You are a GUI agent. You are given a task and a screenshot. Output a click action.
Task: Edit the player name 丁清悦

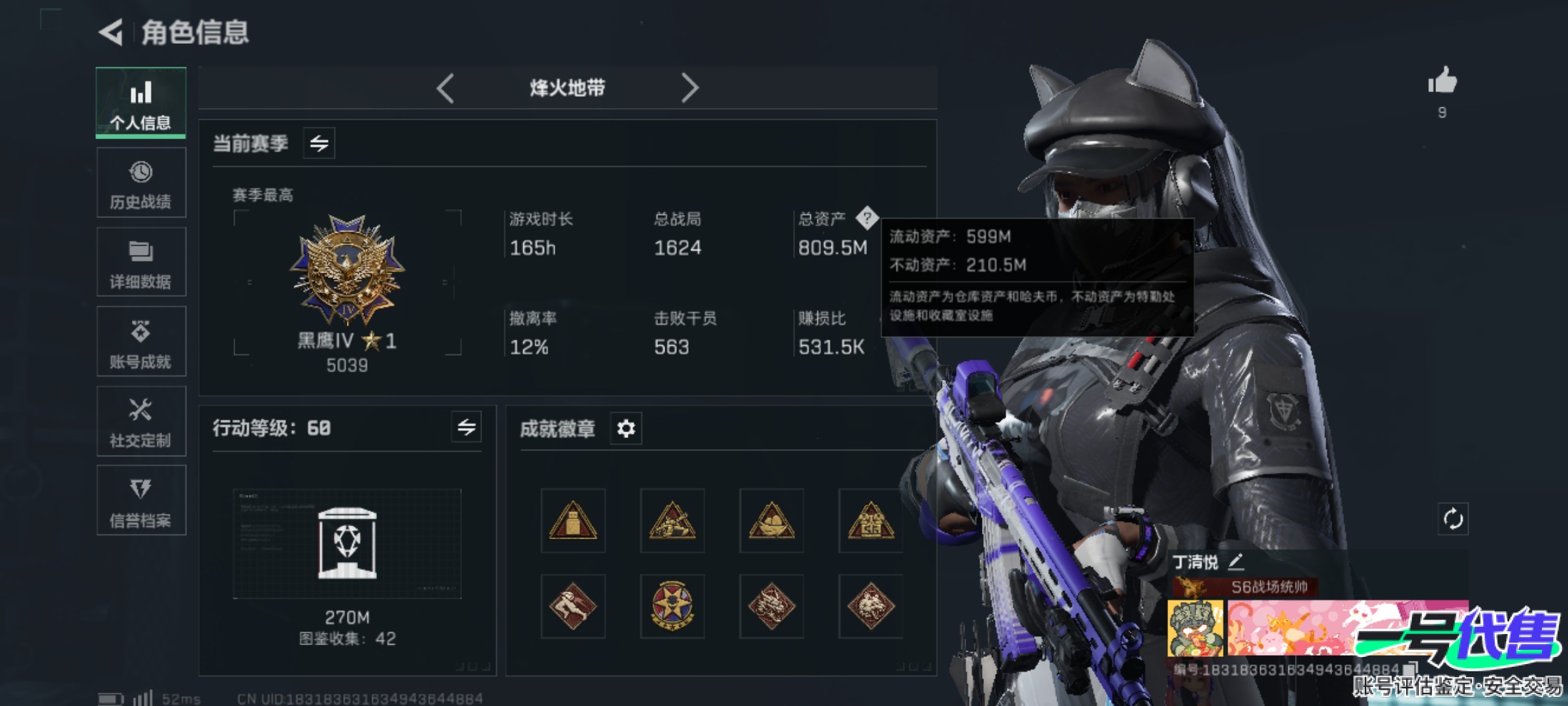[1235, 562]
